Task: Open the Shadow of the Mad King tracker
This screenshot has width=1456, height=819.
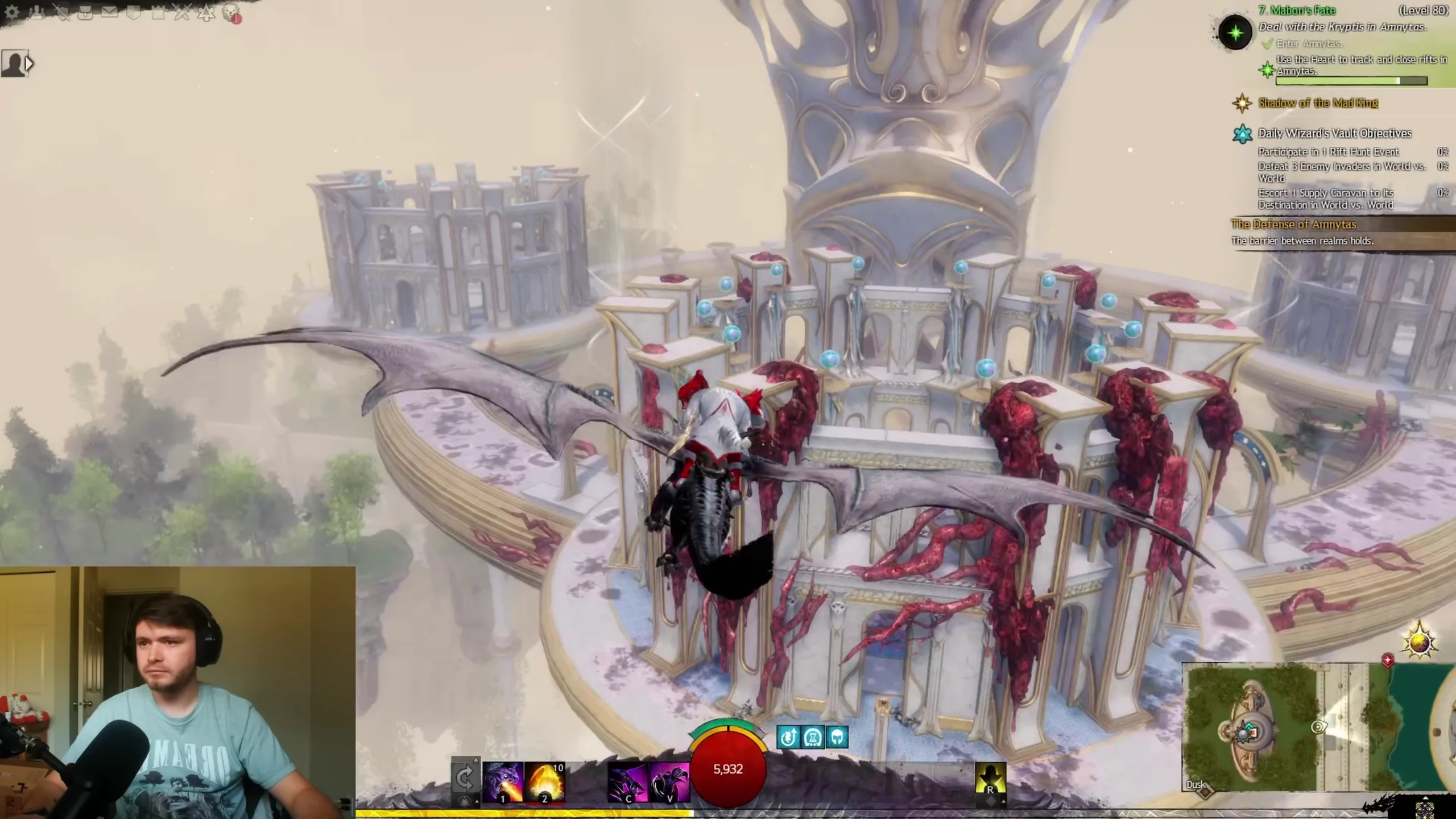Action: [1318, 103]
